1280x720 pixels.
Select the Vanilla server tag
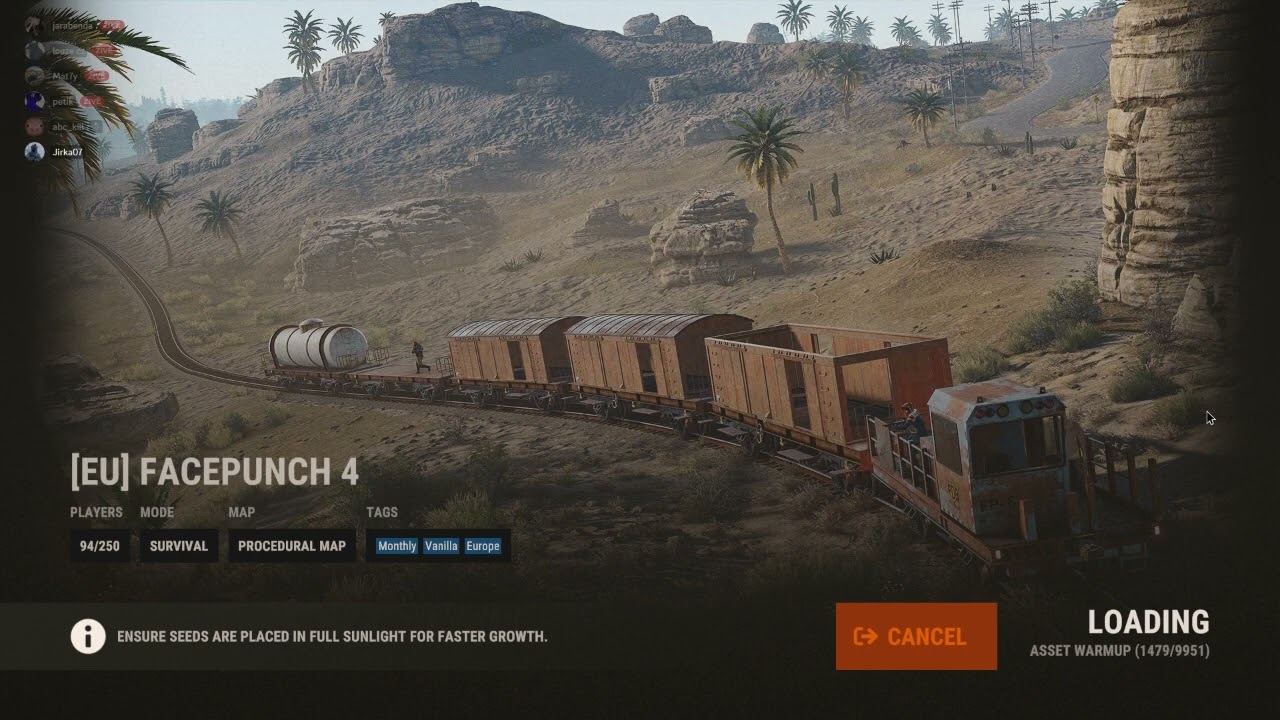click(x=441, y=546)
